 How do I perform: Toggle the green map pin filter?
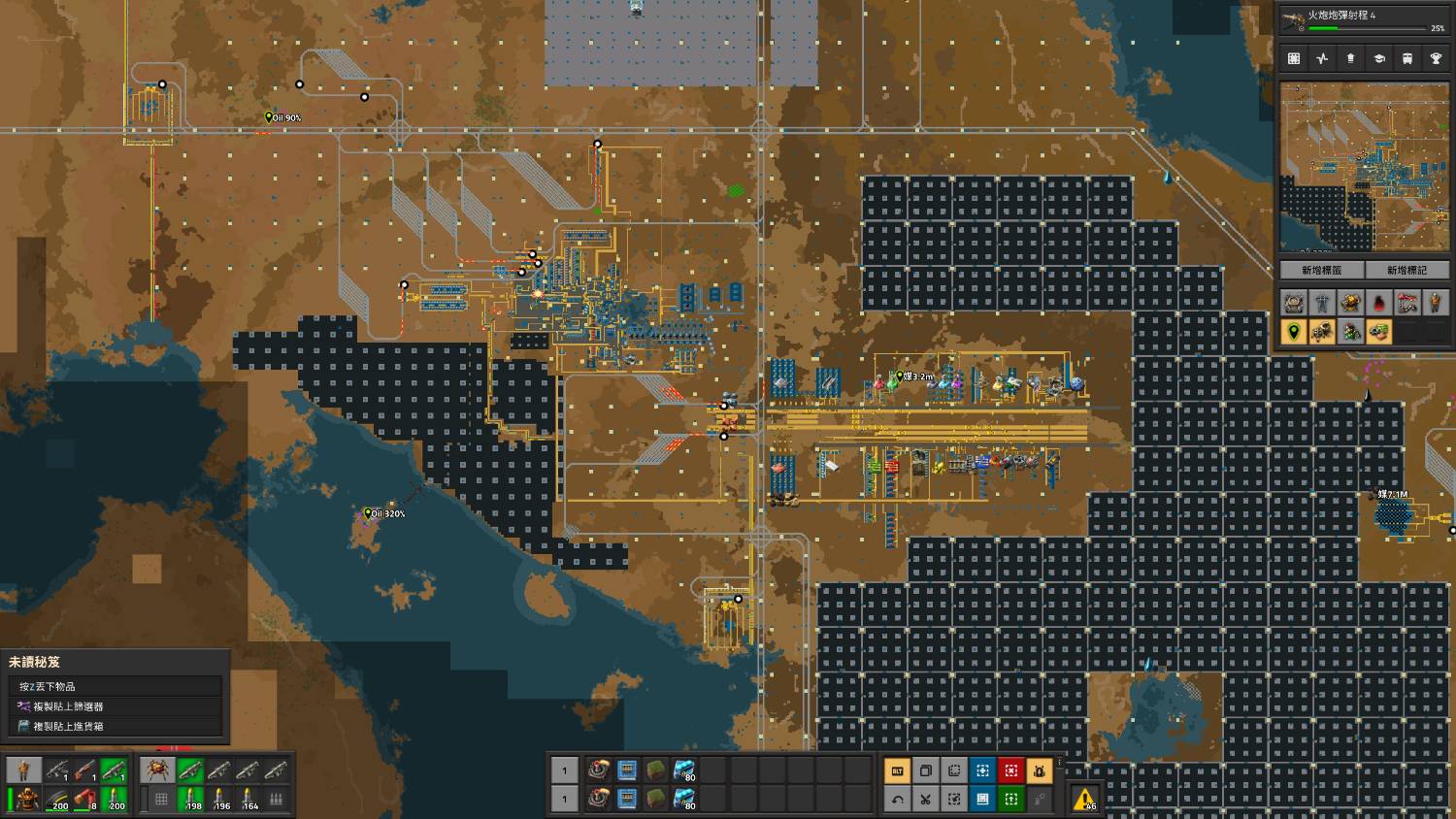tap(1293, 333)
